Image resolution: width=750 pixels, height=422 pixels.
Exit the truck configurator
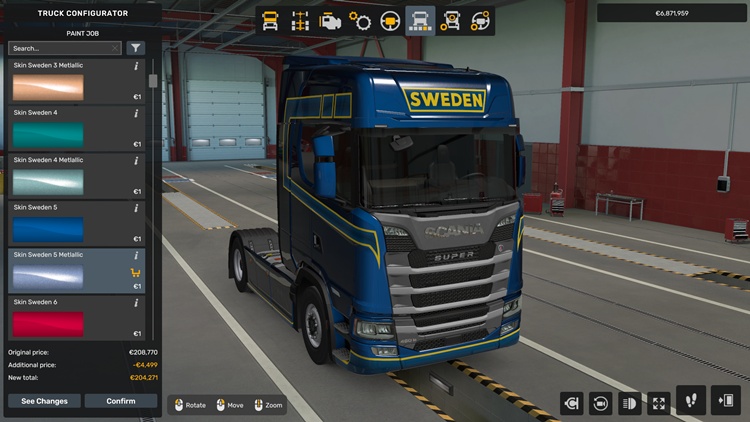[x=725, y=400]
